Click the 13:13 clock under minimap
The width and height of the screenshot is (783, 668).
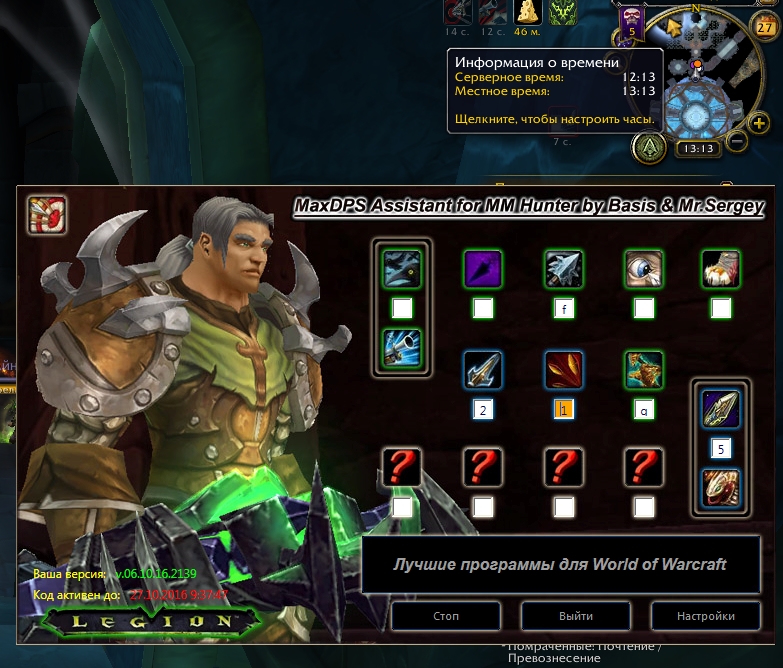coord(697,149)
